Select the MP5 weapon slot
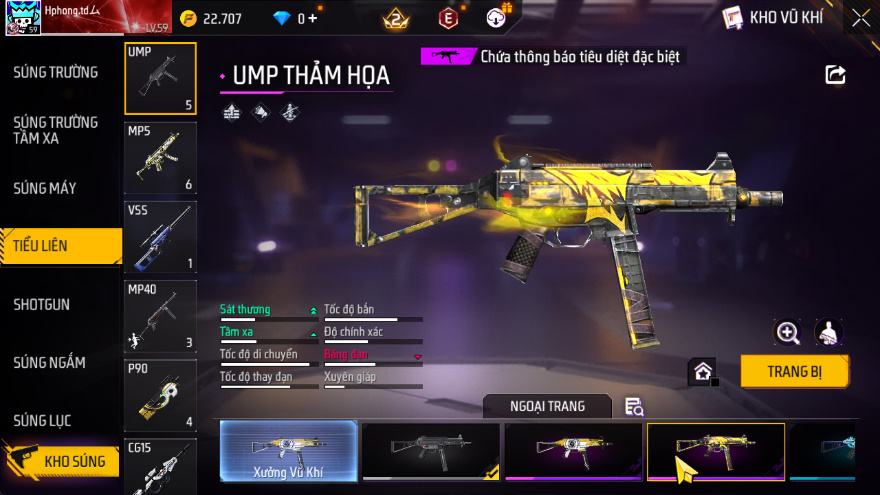 click(160, 158)
